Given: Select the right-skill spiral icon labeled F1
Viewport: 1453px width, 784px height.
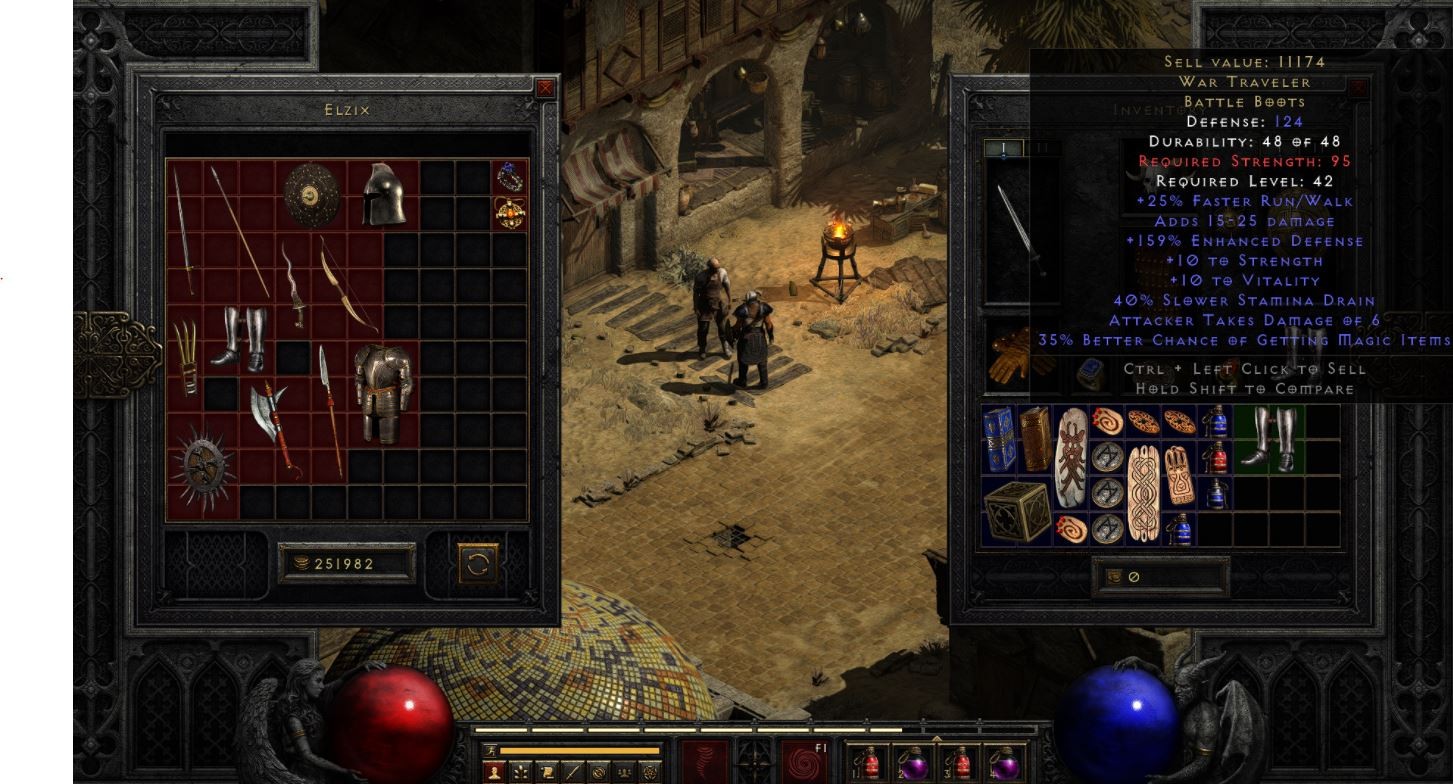Looking at the screenshot, I should [x=804, y=763].
